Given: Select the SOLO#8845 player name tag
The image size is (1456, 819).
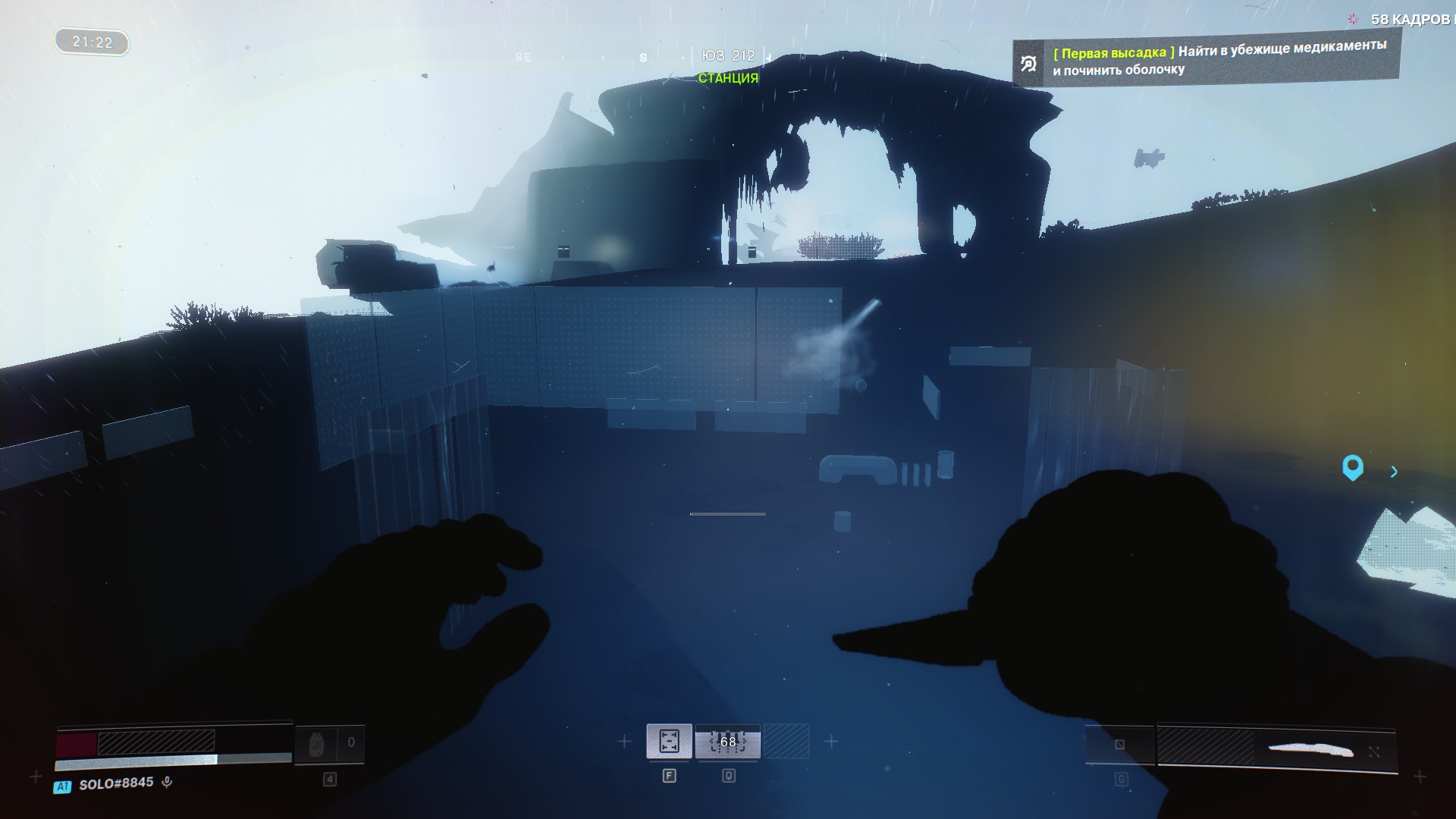Looking at the screenshot, I should pos(115,783).
